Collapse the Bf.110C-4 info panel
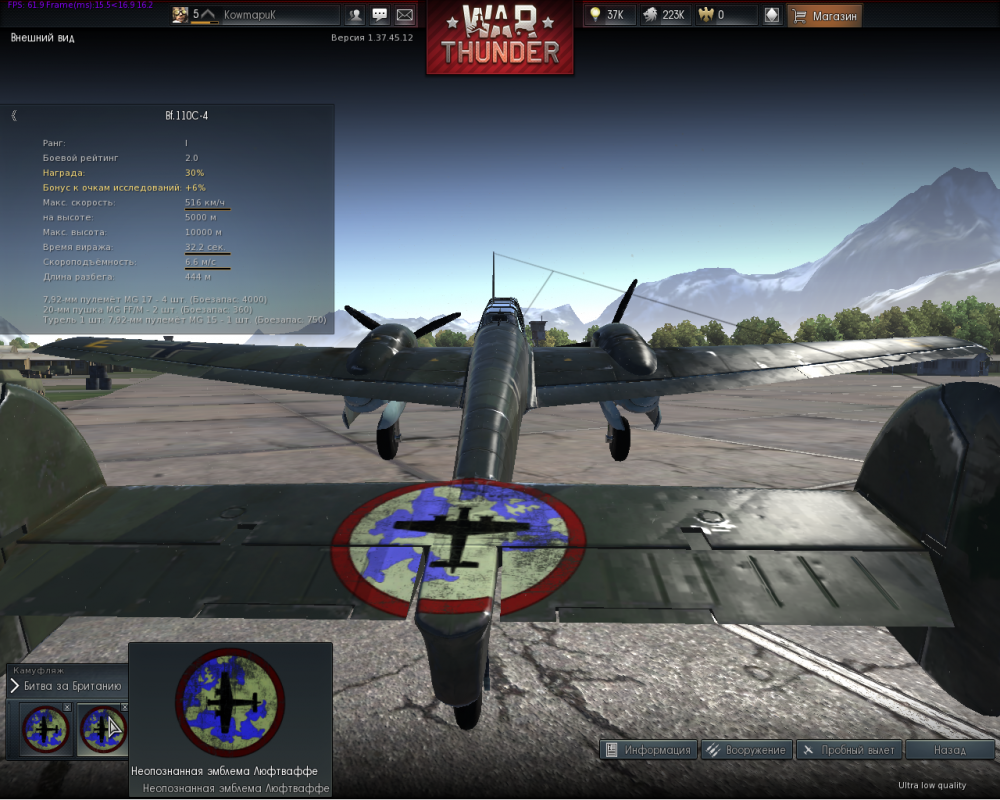 (14, 116)
